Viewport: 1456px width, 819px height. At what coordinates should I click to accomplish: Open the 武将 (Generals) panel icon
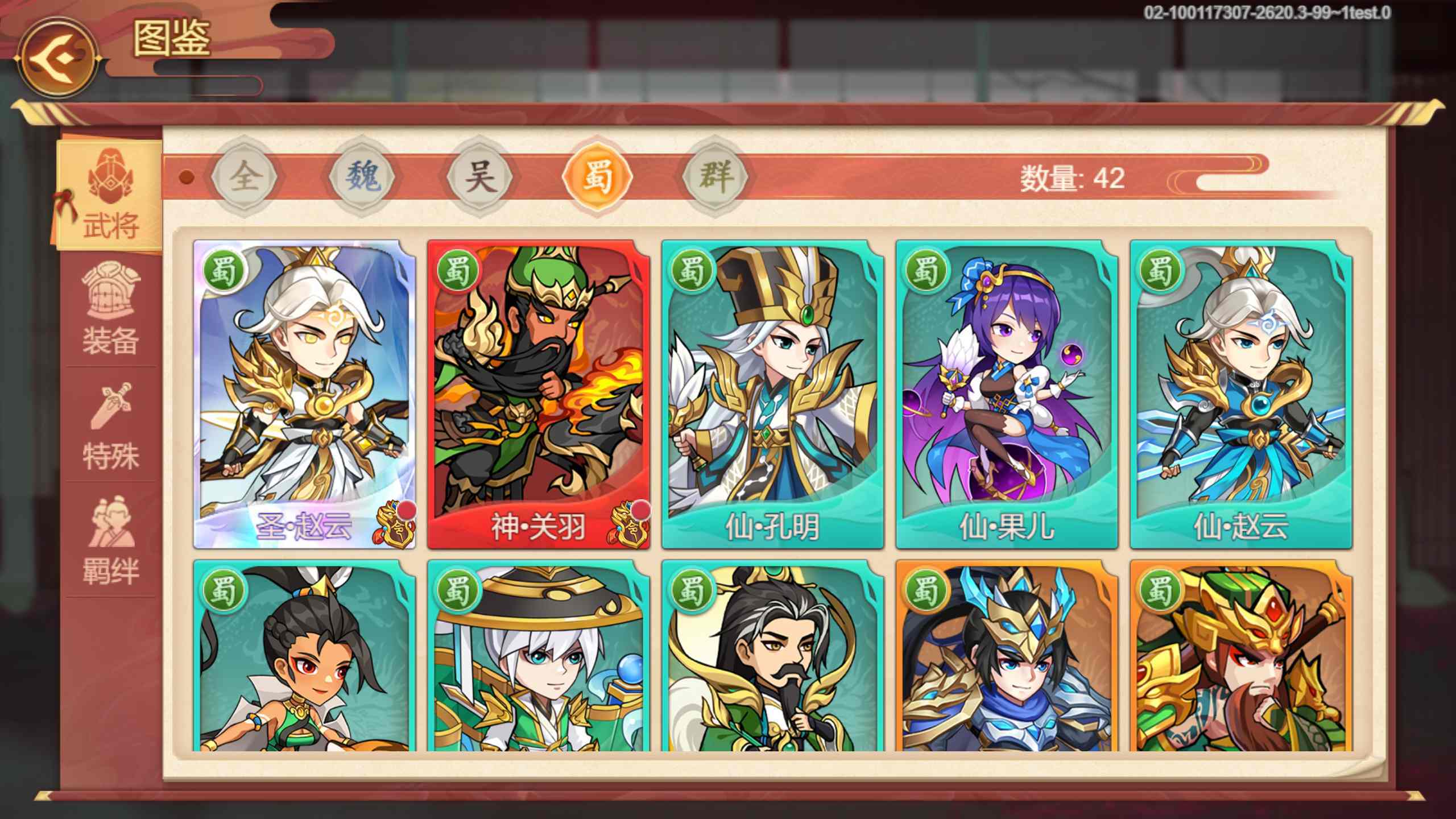[108, 193]
